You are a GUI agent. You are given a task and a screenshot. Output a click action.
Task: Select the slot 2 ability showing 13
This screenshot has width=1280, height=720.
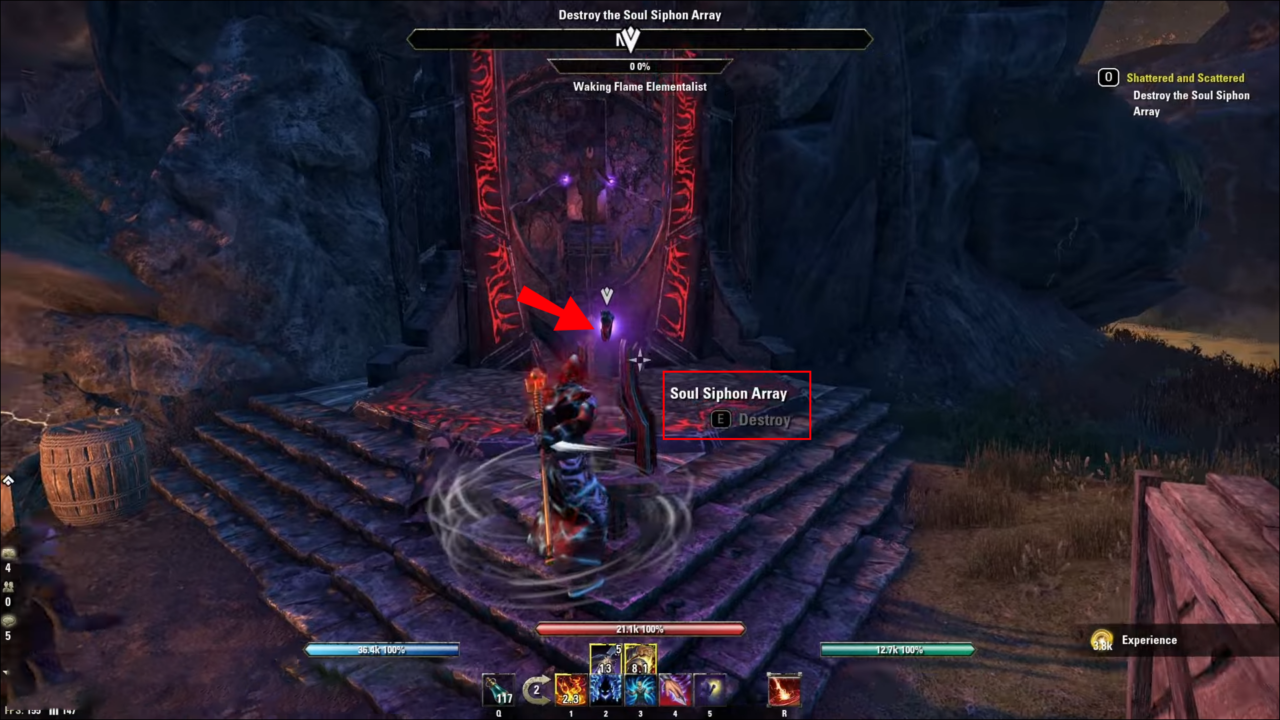(x=606, y=690)
